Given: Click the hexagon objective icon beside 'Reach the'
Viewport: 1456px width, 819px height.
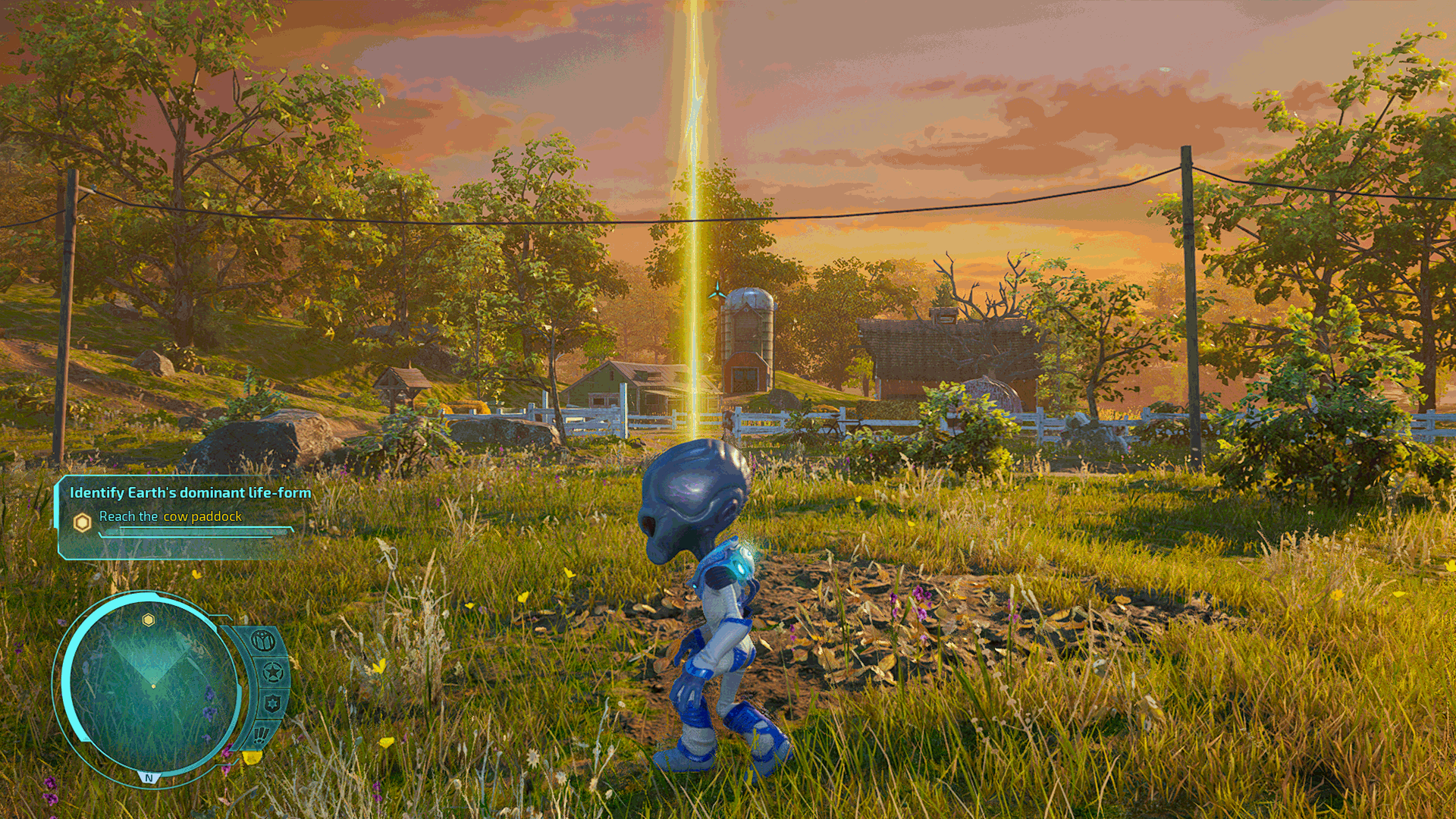Looking at the screenshot, I should [82, 521].
